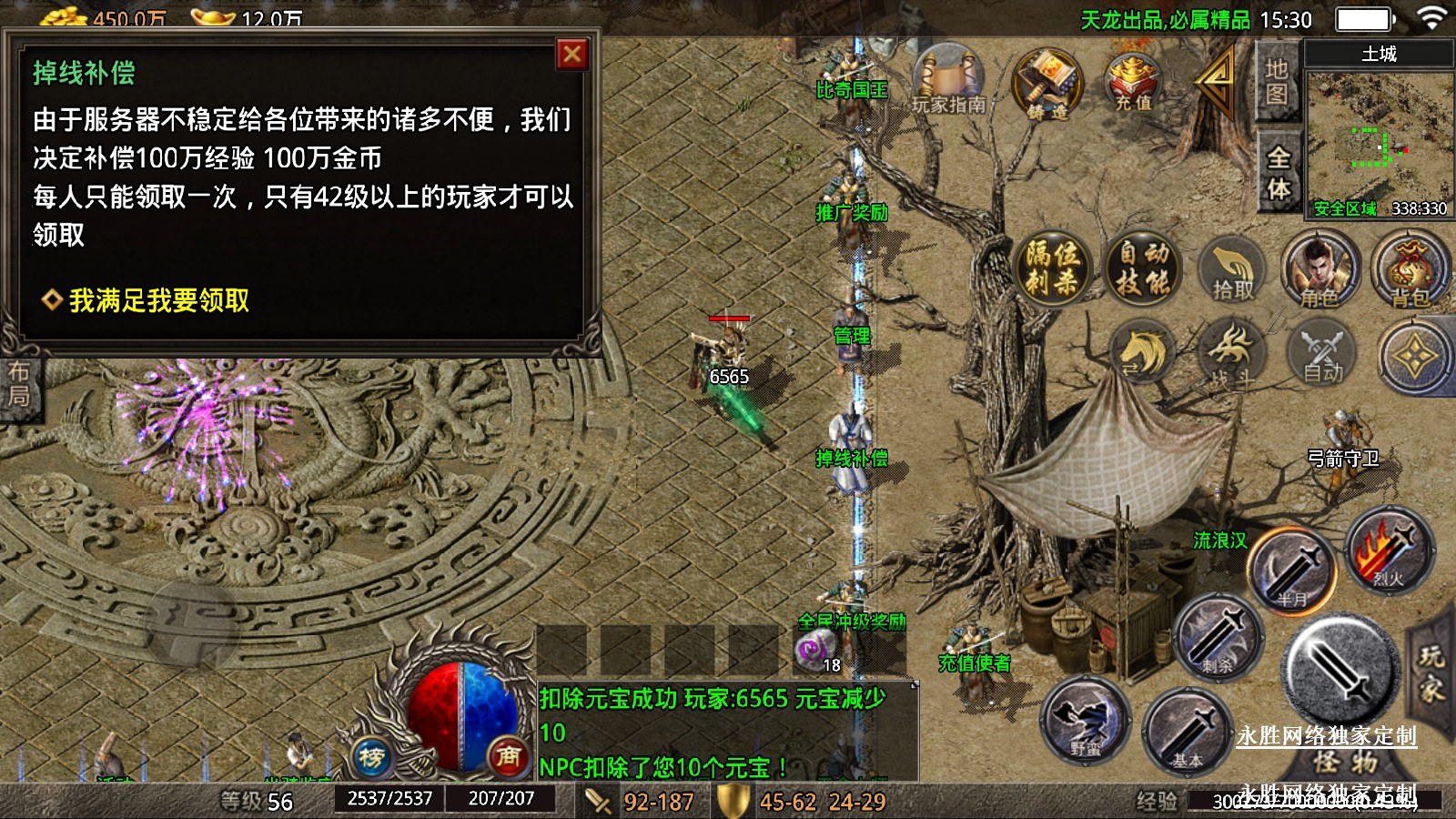Screen dimensions: 1456x819
Task: Open the 商 shop button
Action: 508,755
